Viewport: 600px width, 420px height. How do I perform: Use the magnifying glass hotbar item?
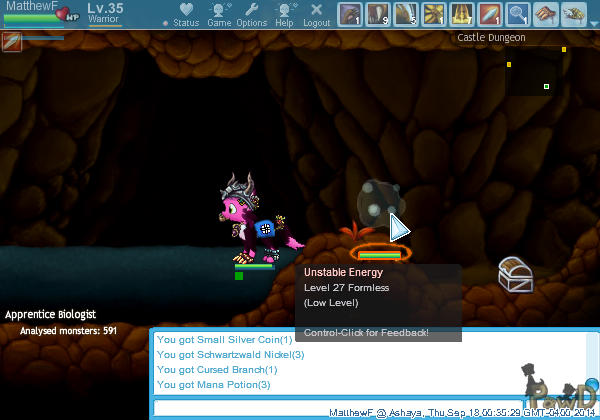pyautogui.click(x=517, y=14)
